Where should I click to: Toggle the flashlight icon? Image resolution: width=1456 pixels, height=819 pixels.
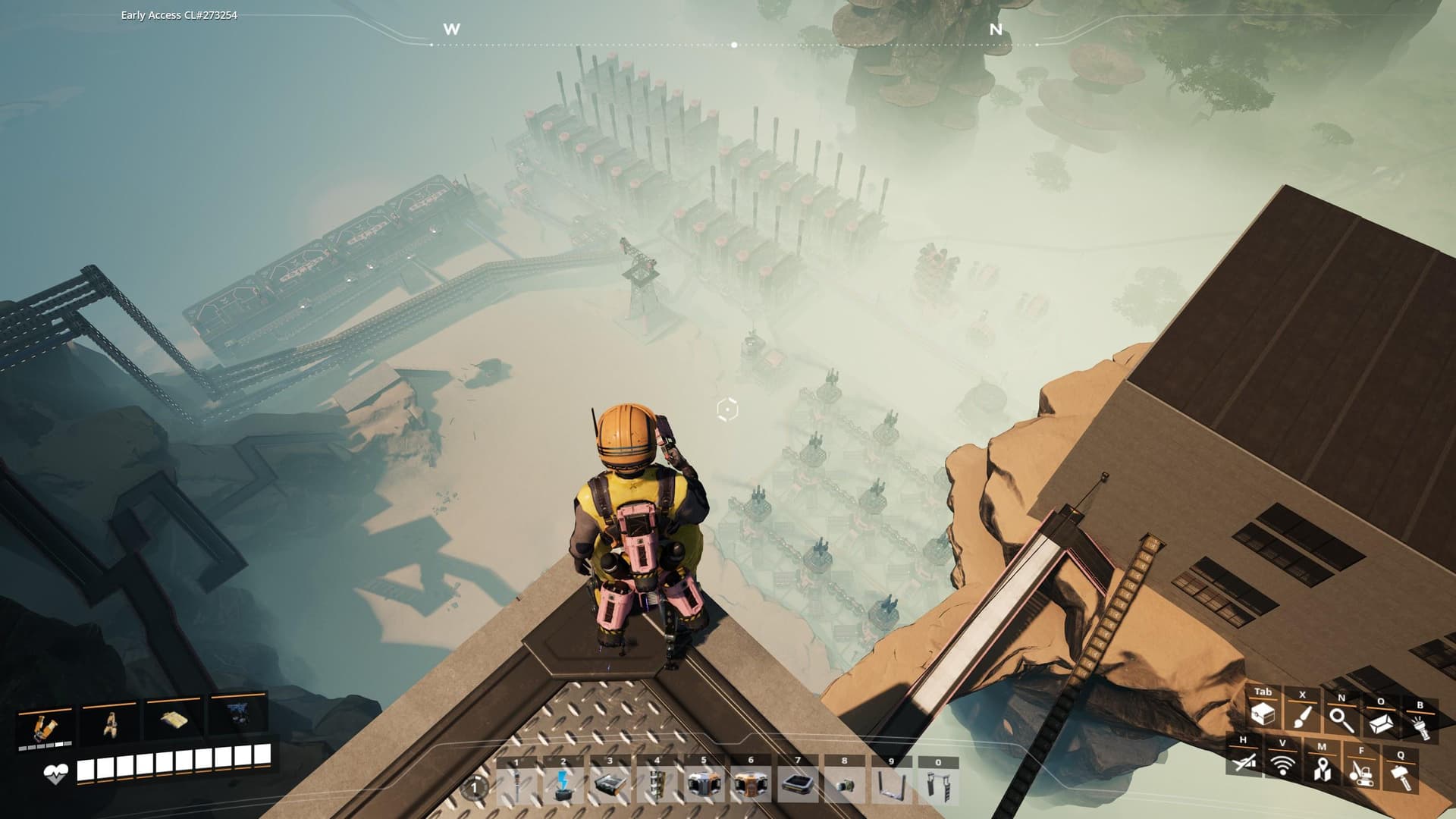pyautogui.click(x=1420, y=726)
